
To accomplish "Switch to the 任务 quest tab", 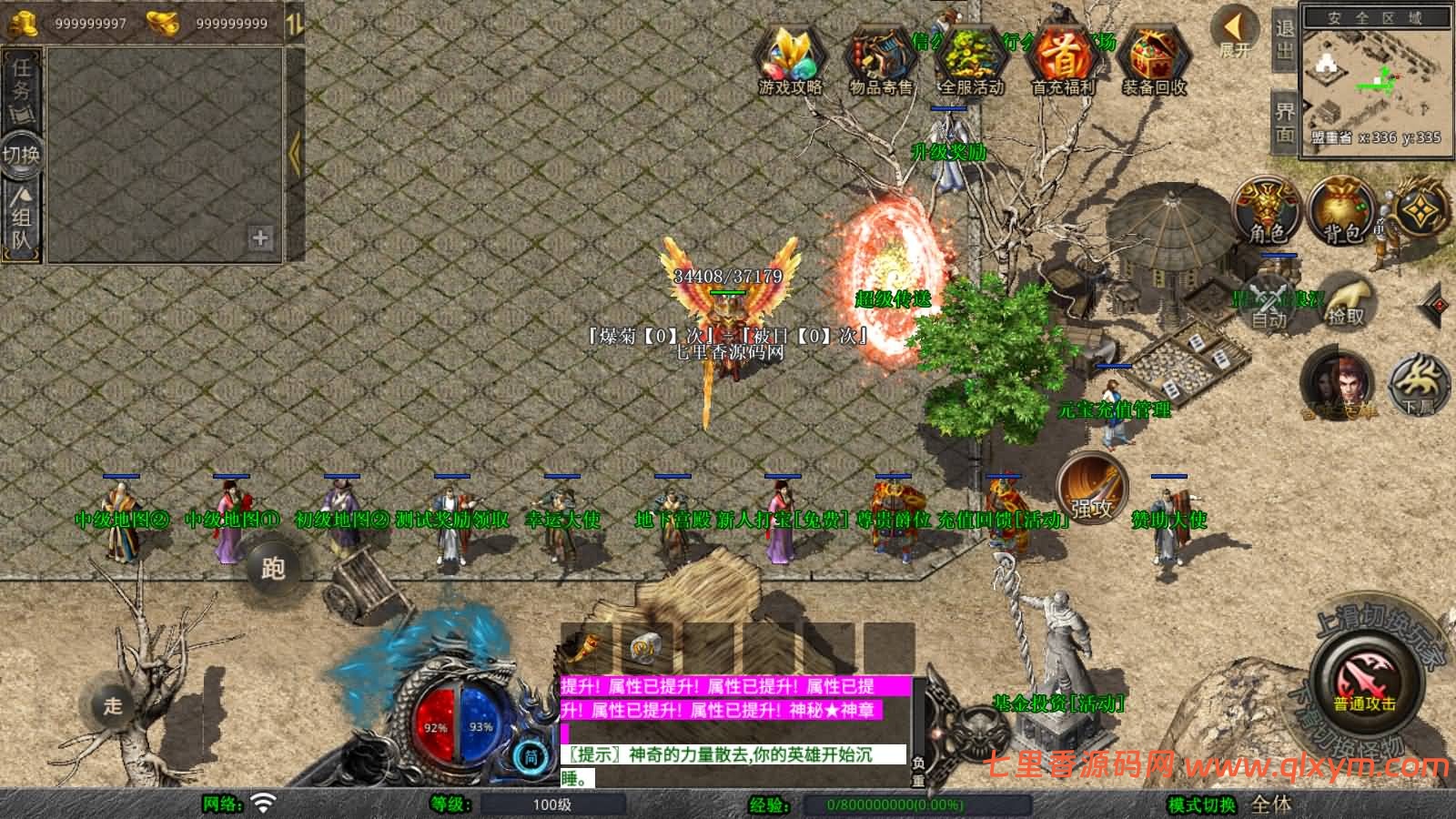I will click(21, 82).
